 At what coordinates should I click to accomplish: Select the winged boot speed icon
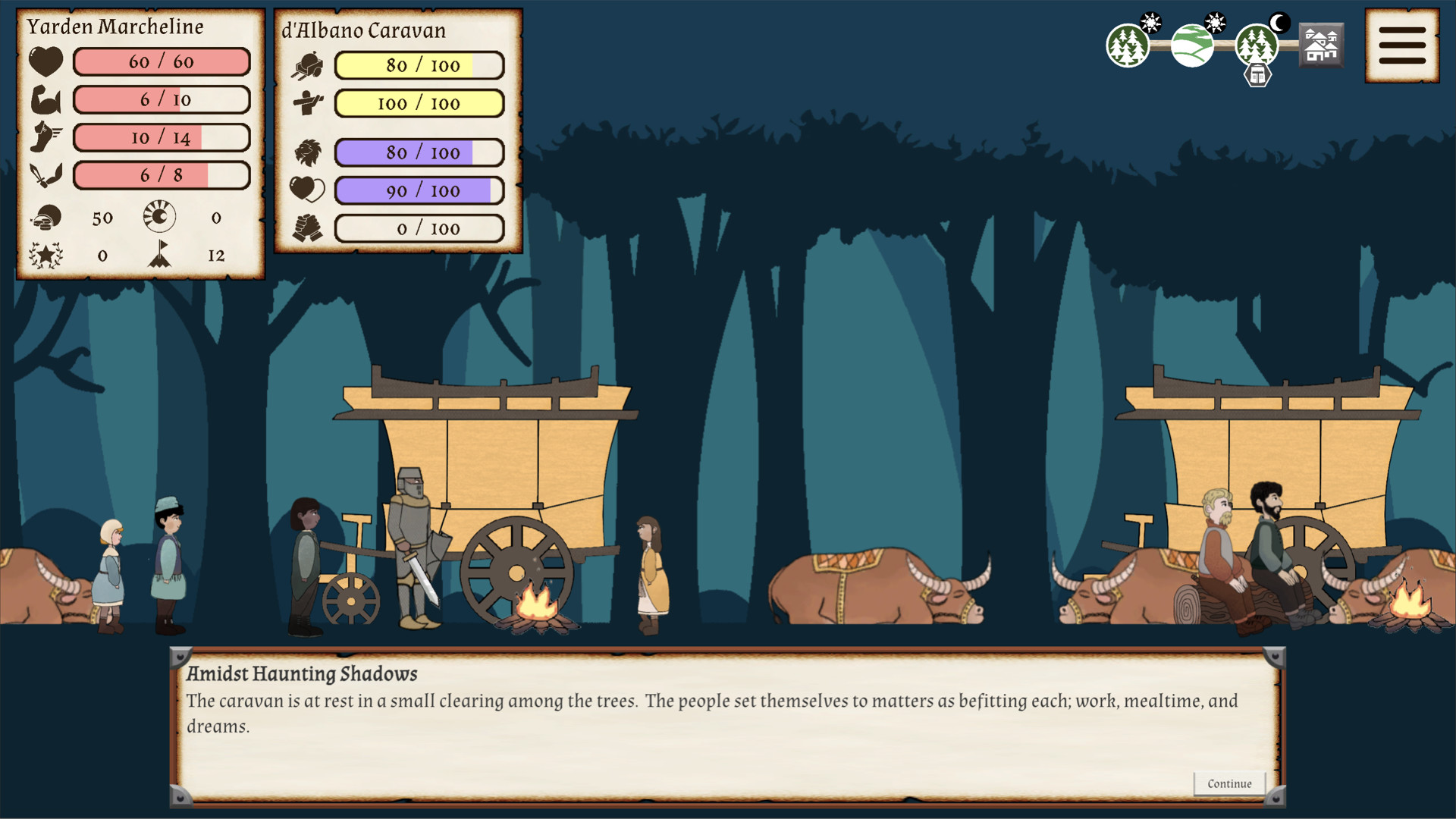45,137
